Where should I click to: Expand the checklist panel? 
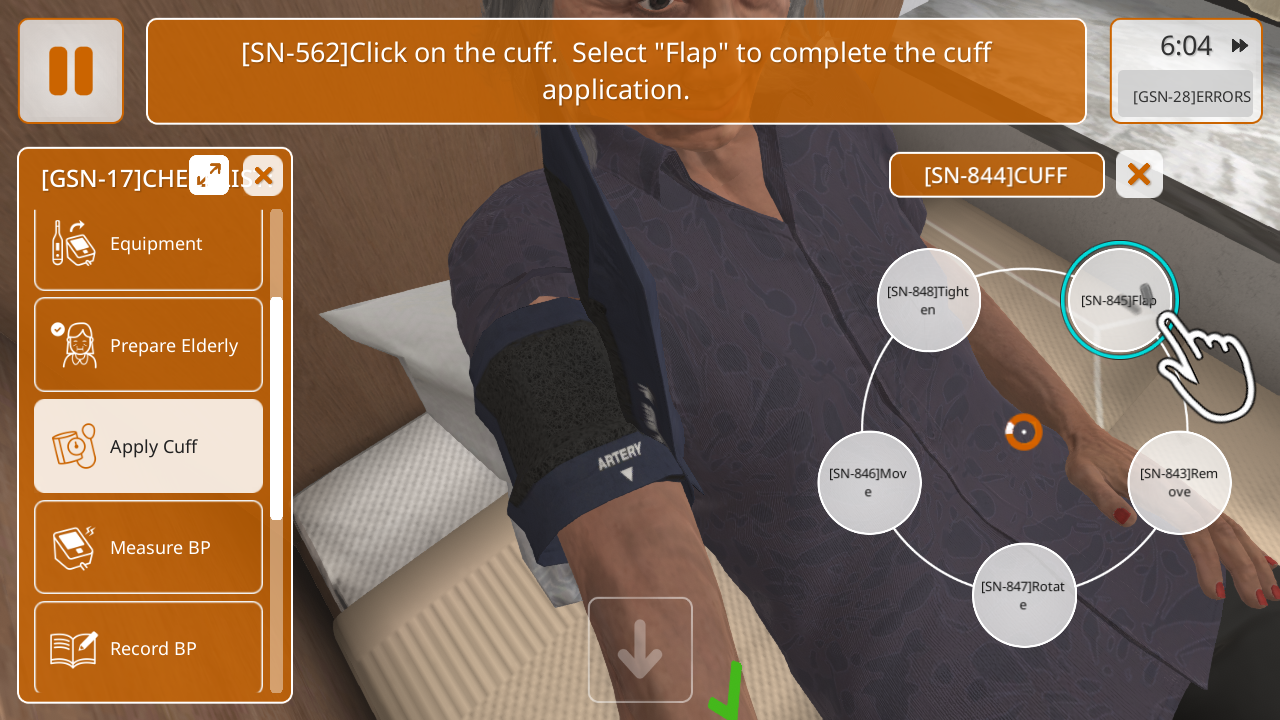point(209,176)
